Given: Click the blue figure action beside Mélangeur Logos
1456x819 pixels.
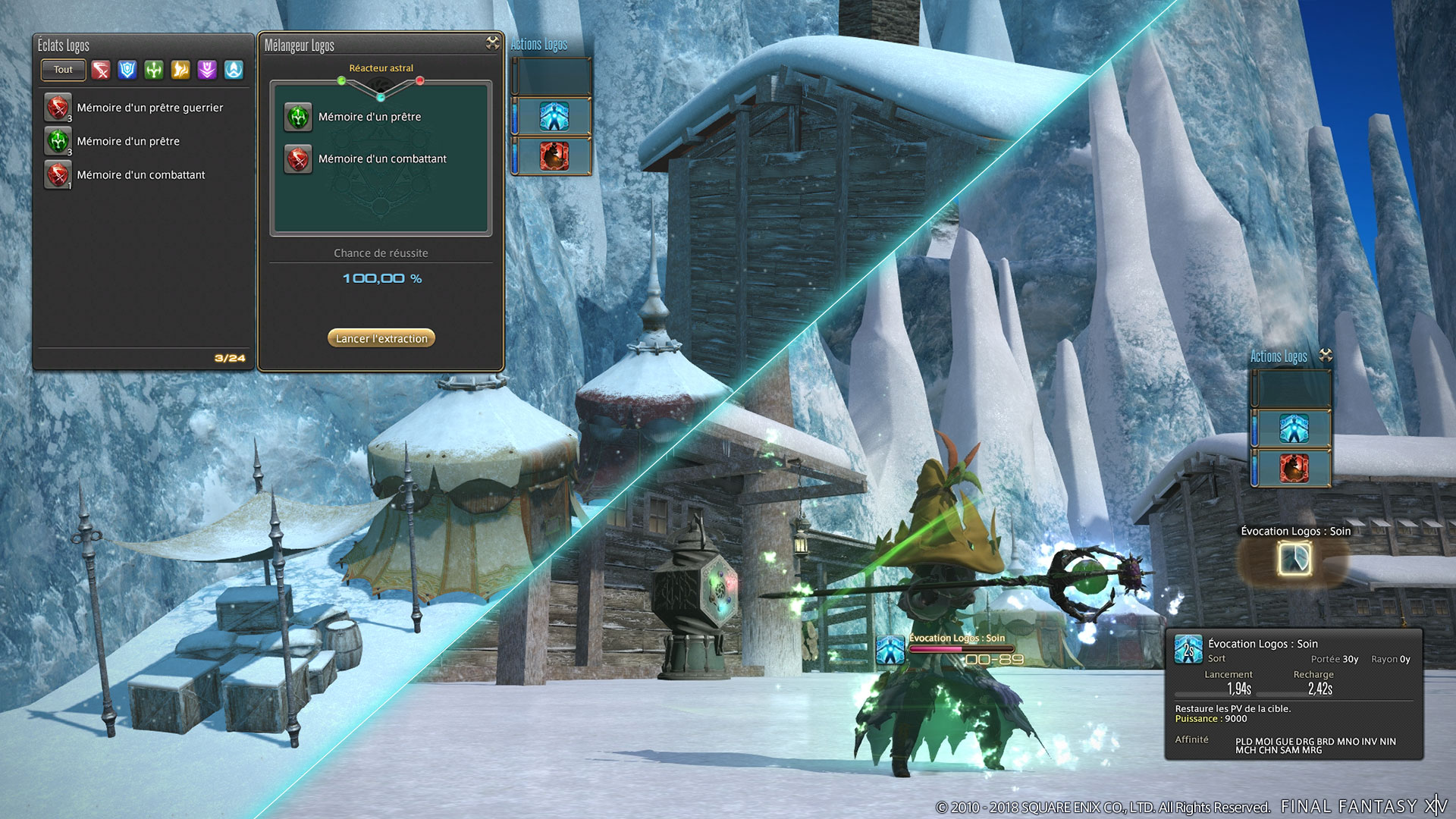Looking at the screenshot, I should coord(554,117).
